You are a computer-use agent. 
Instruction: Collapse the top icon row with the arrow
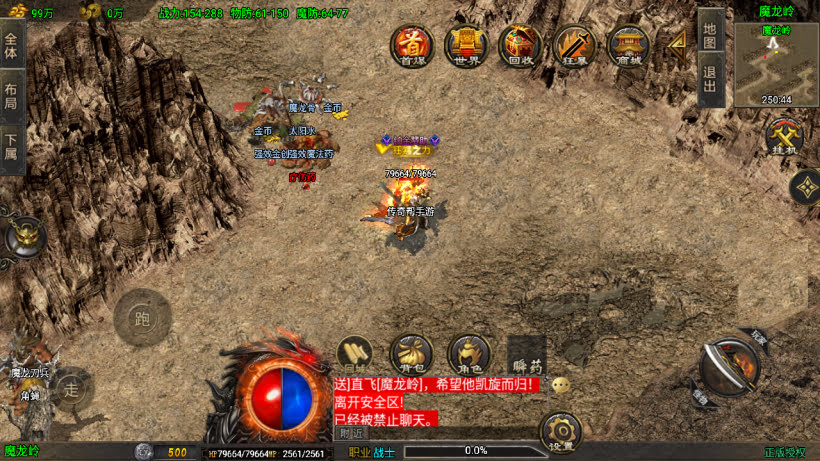678,42
